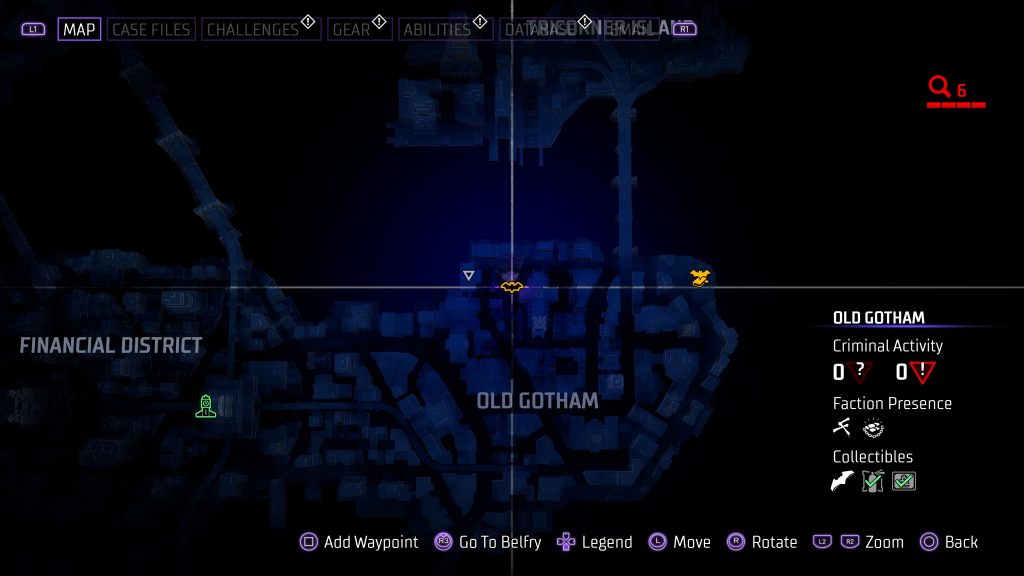Screen dimensions: 1024x576
Task: Select the Batarang collectible icon
Action: (842, 482)
